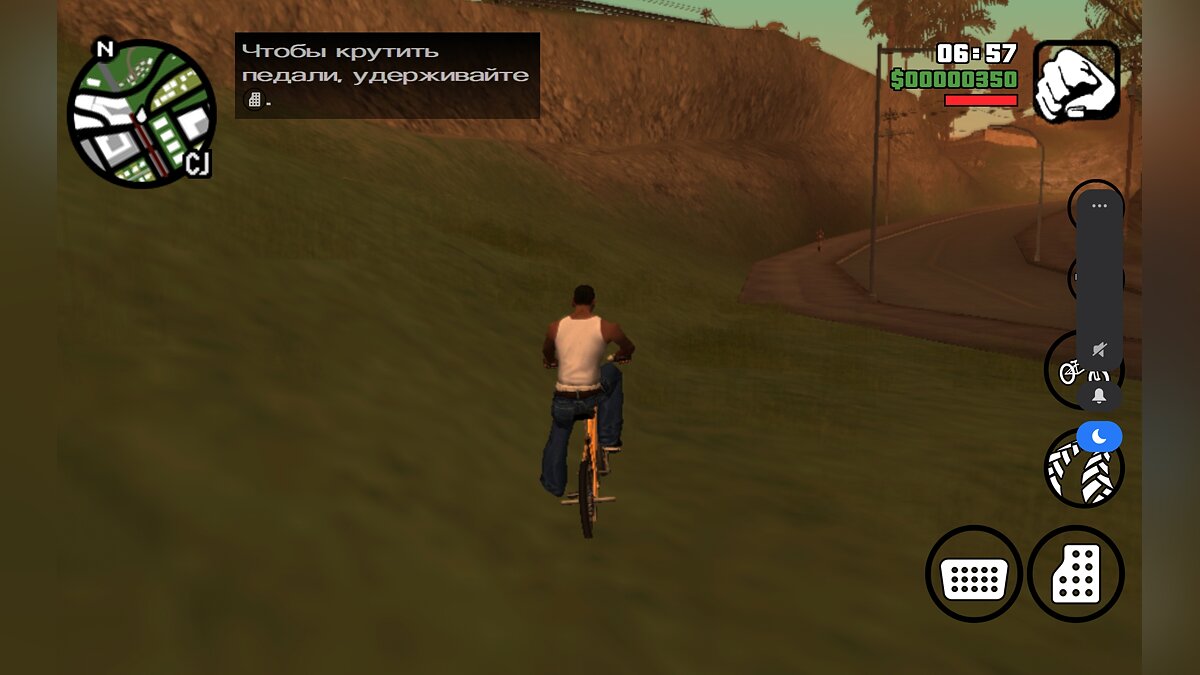Tap the fist weapon icon
1200x675 pixels.
(x=1076, y=81)
